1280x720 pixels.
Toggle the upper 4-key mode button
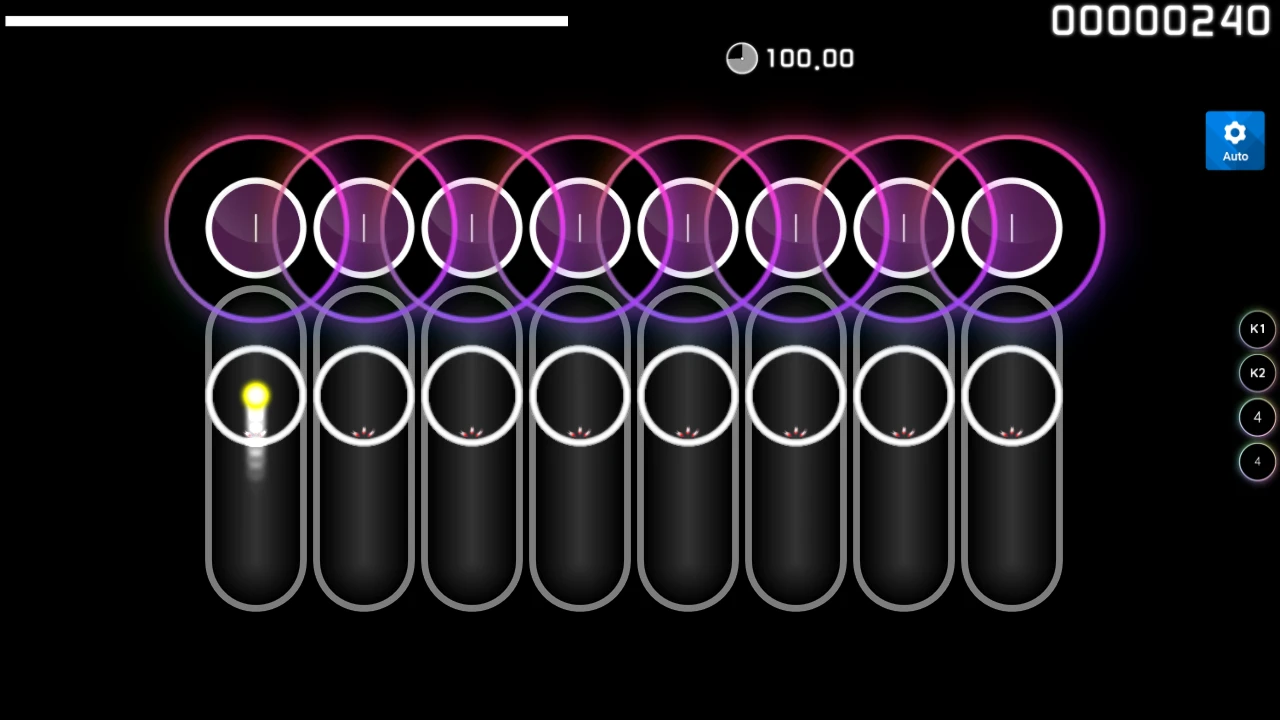pyautogui.click(x=1257, y=417)
